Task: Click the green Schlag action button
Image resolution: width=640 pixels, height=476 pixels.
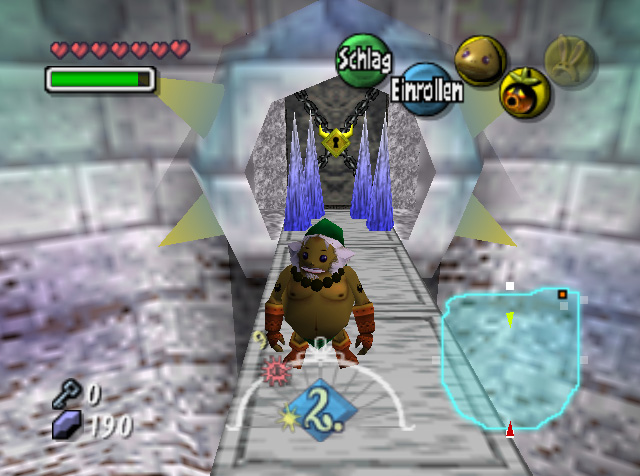Action: coord(364,57)
